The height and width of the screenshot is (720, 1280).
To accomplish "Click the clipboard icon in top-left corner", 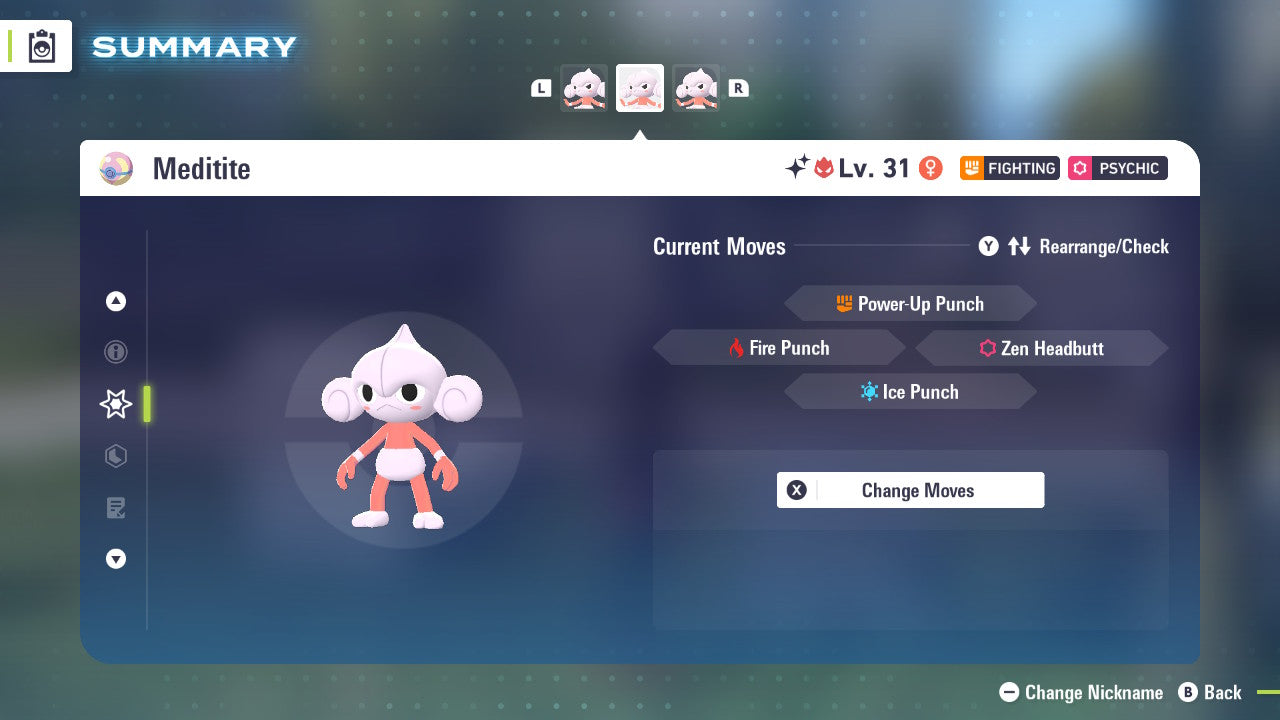I will tap(41, 45).
